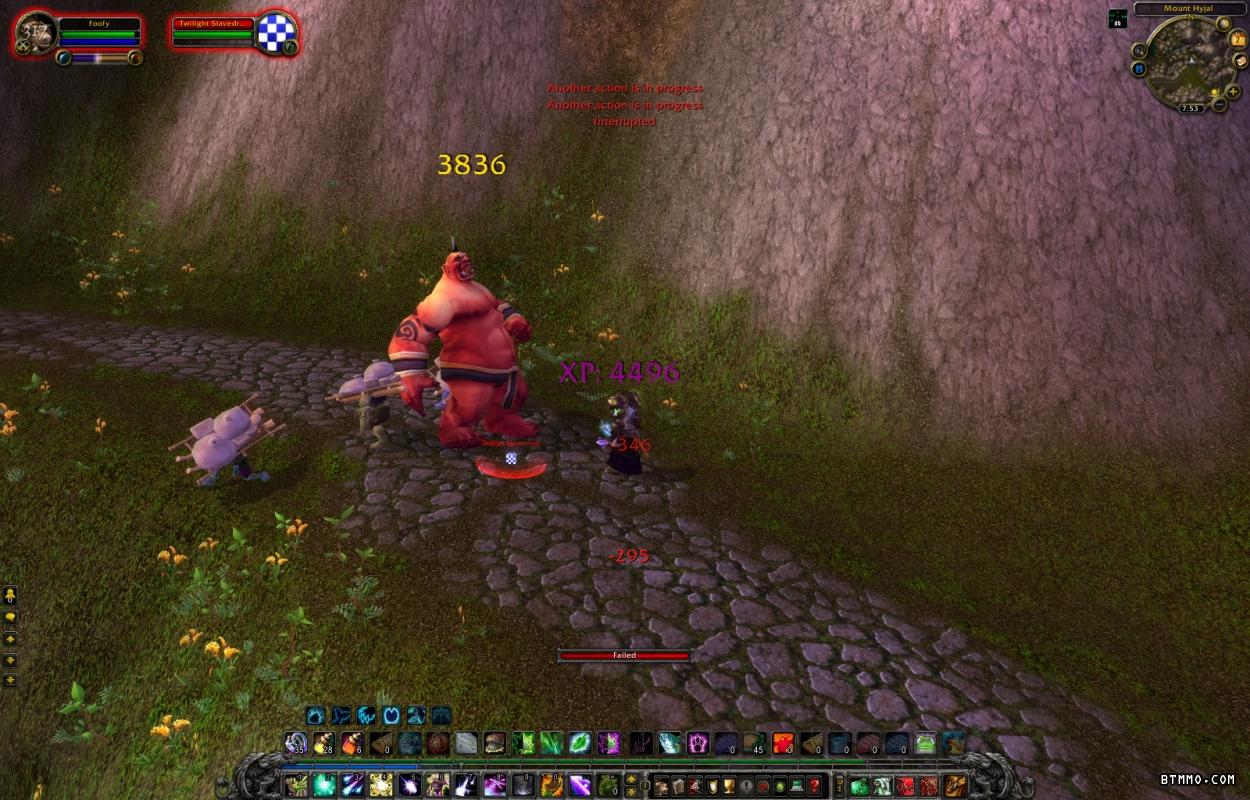This screenshot has width=1250, height=800.
Task: Use the green frog icon in the action bar
Action: coord(926,743)
